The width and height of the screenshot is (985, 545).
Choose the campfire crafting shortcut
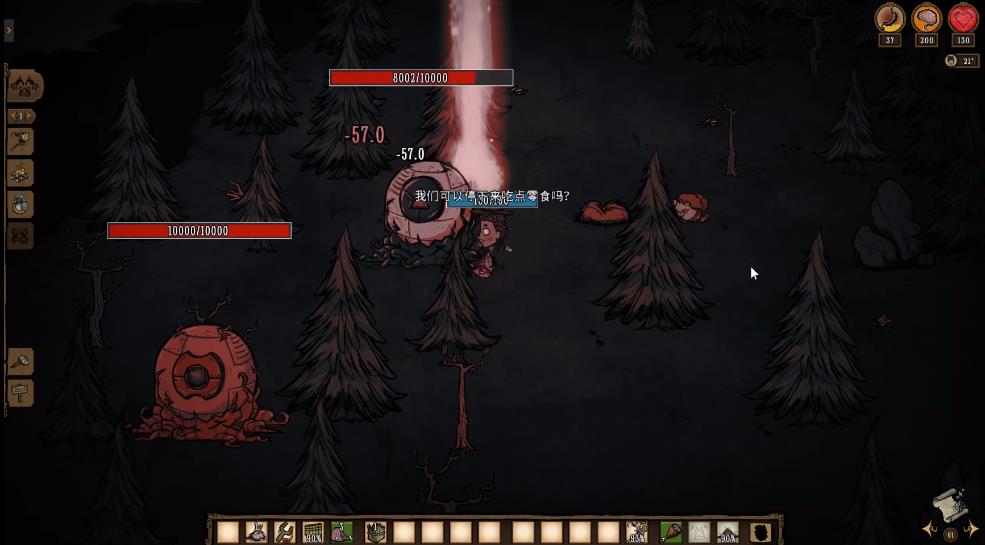click(x=20, y=173)
